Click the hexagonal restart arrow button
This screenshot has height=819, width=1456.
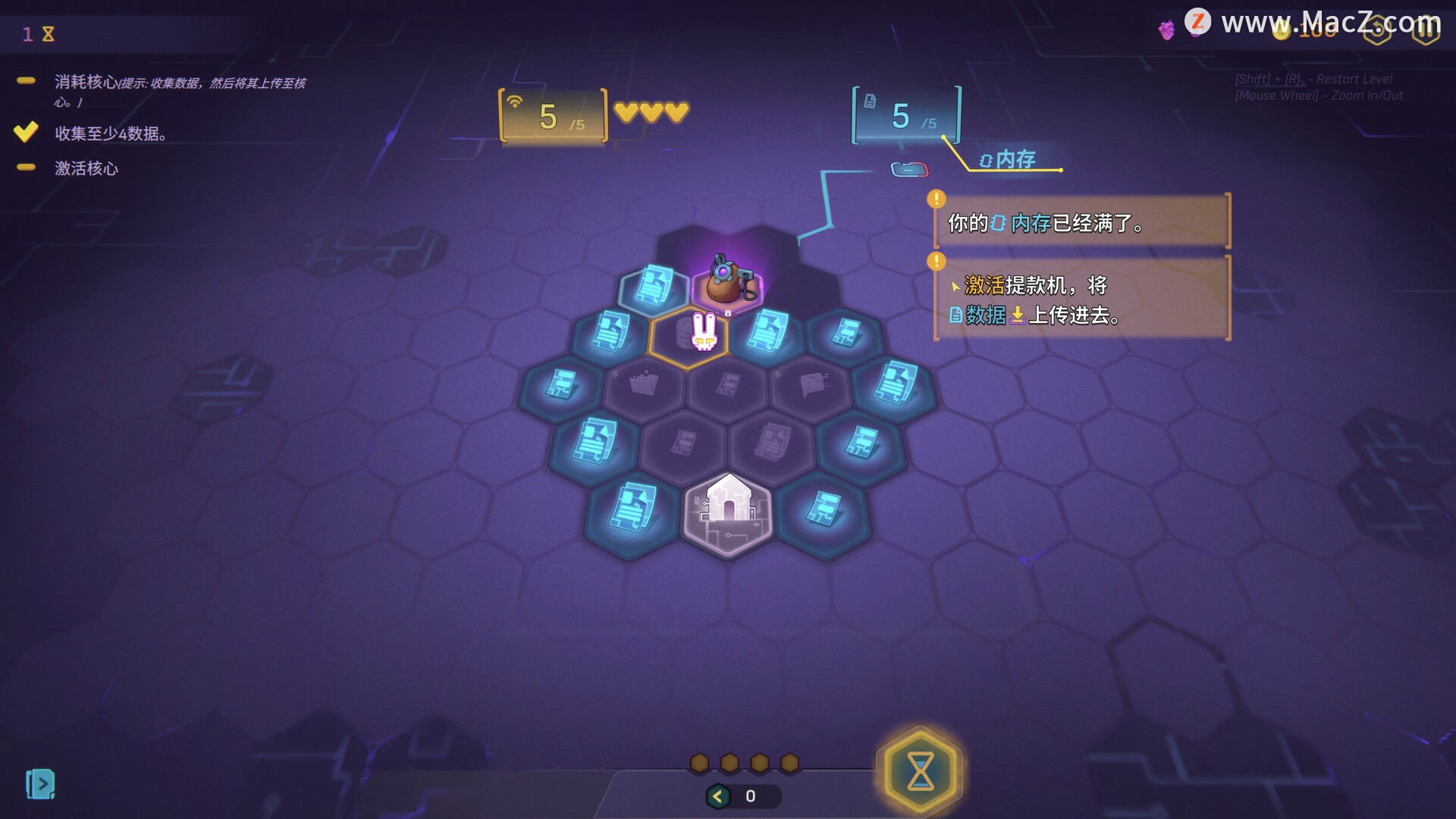[x=1377, y=29]
